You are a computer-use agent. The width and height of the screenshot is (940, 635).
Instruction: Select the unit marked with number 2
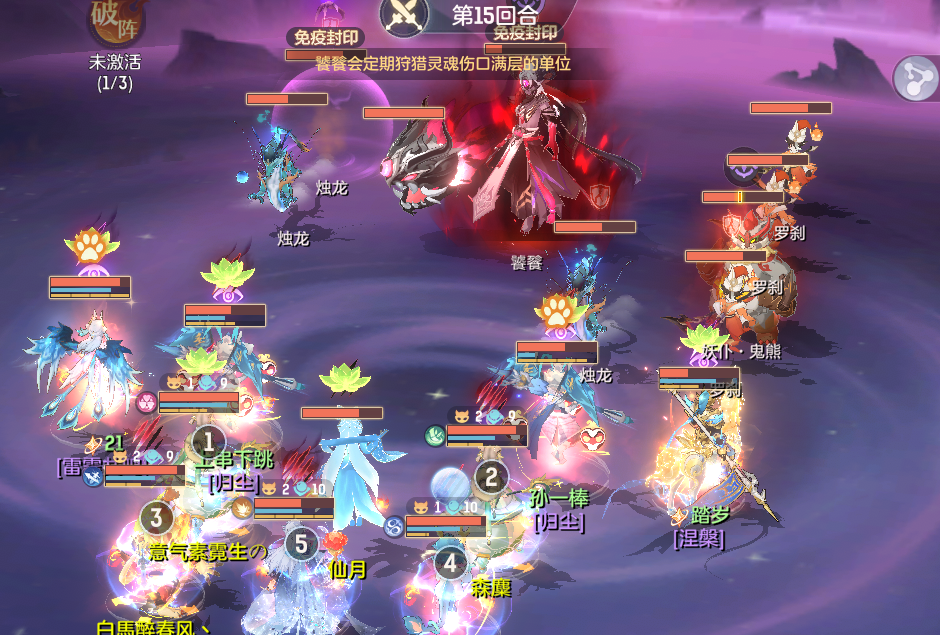tap(490, 477)
